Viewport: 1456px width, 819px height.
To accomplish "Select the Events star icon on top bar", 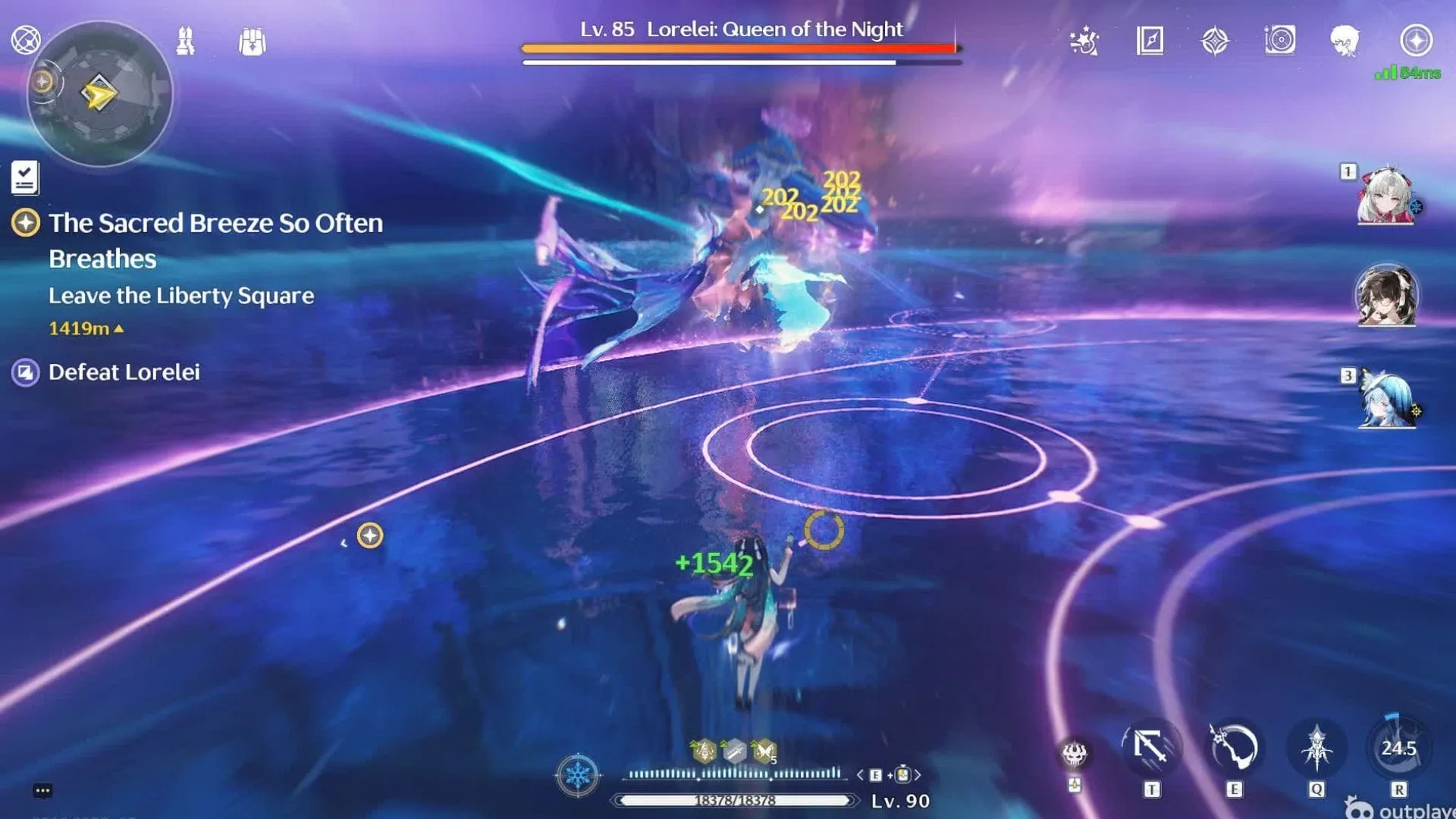I will [x=1084, y=42].
